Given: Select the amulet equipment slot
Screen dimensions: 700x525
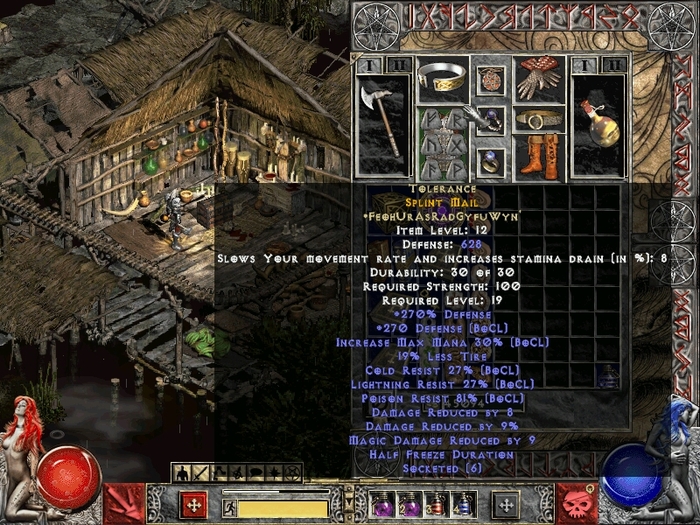Looking at the screenshot, I should 491,79.
